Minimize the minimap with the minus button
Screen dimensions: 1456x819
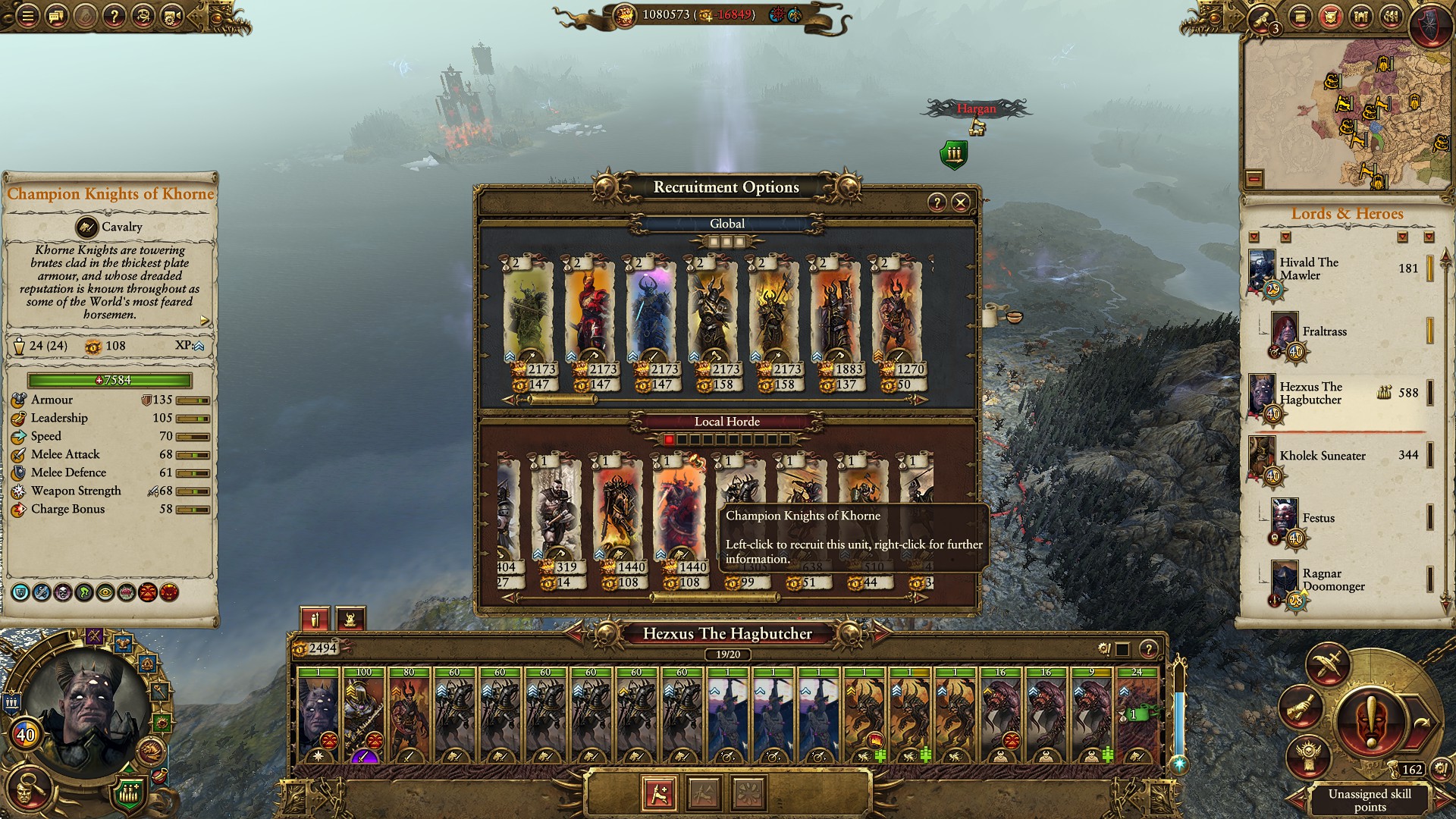tap(1254, 179)
